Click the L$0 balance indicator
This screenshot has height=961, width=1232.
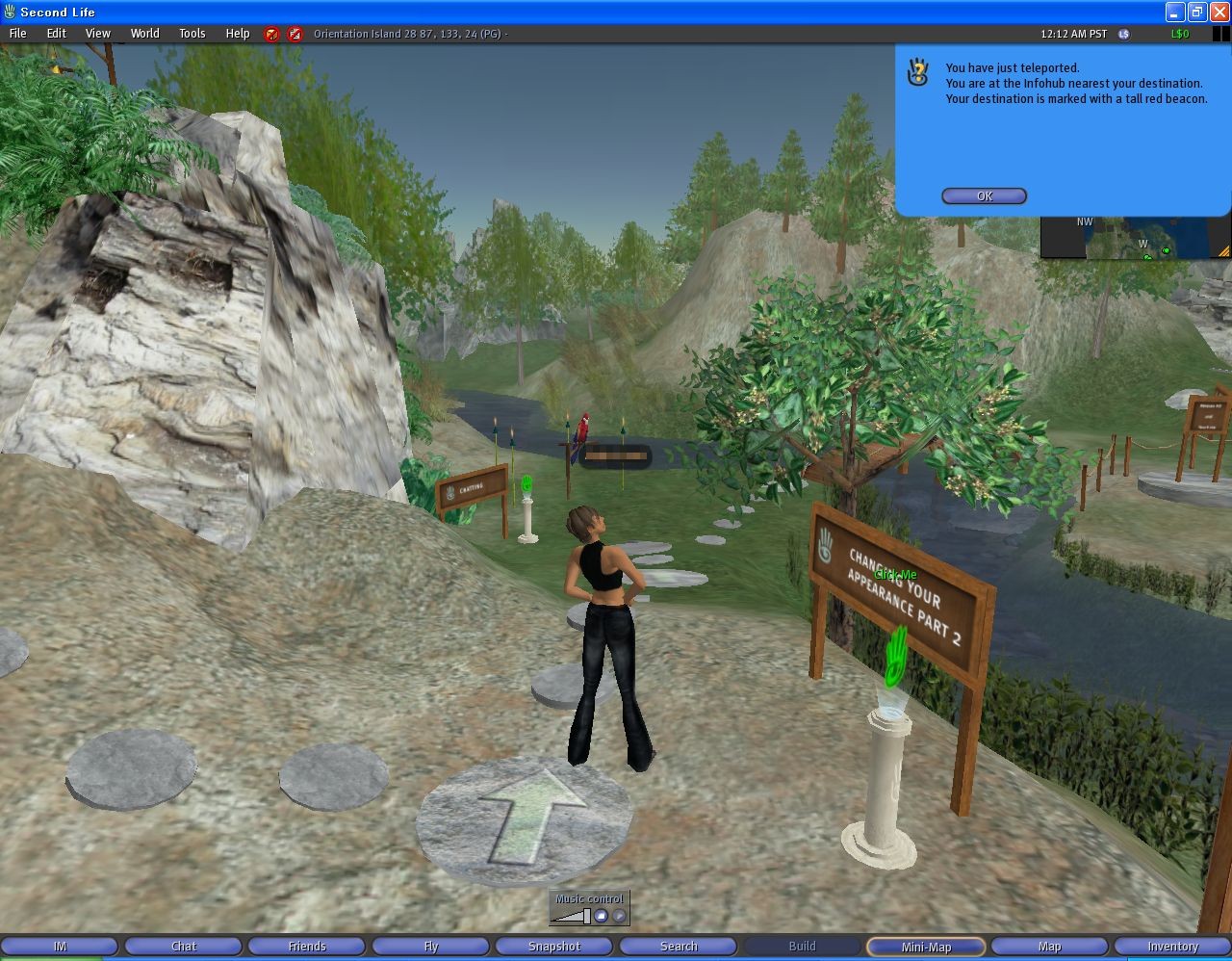pos(1182,34)
